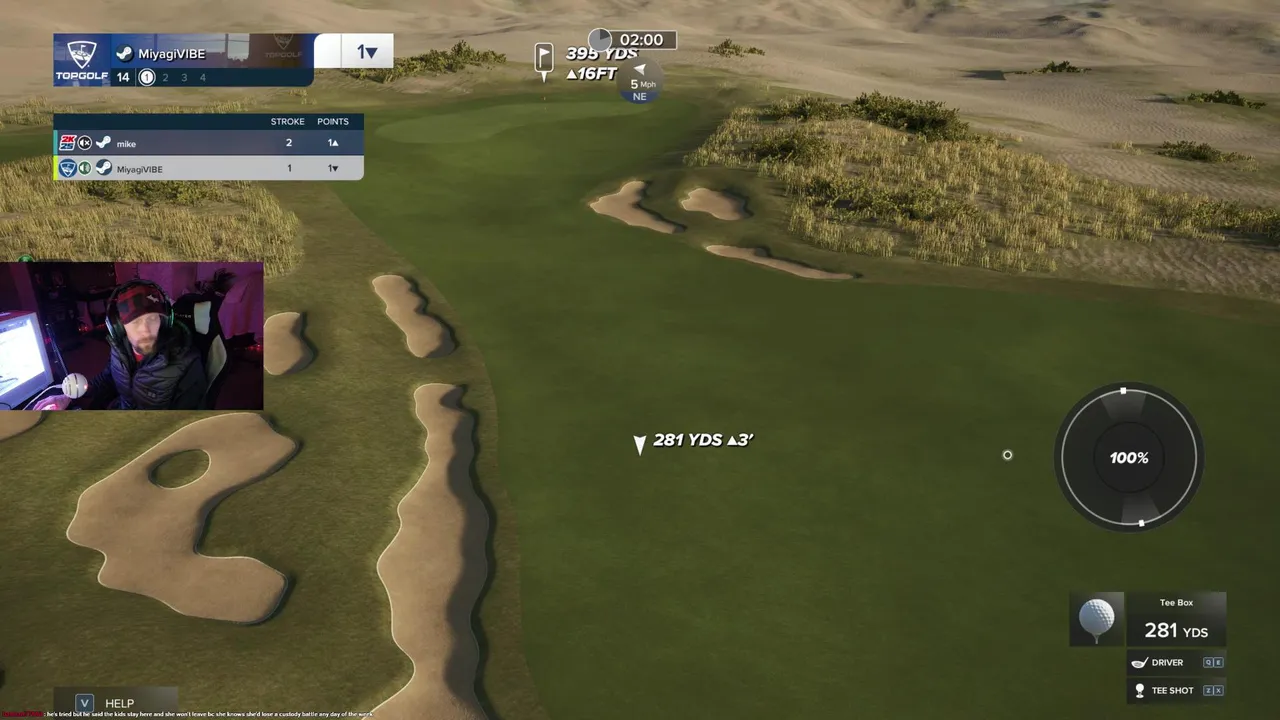
Task: Click the 100% swing power meter
Action: pyautogui.click(x=1129, y=458)
